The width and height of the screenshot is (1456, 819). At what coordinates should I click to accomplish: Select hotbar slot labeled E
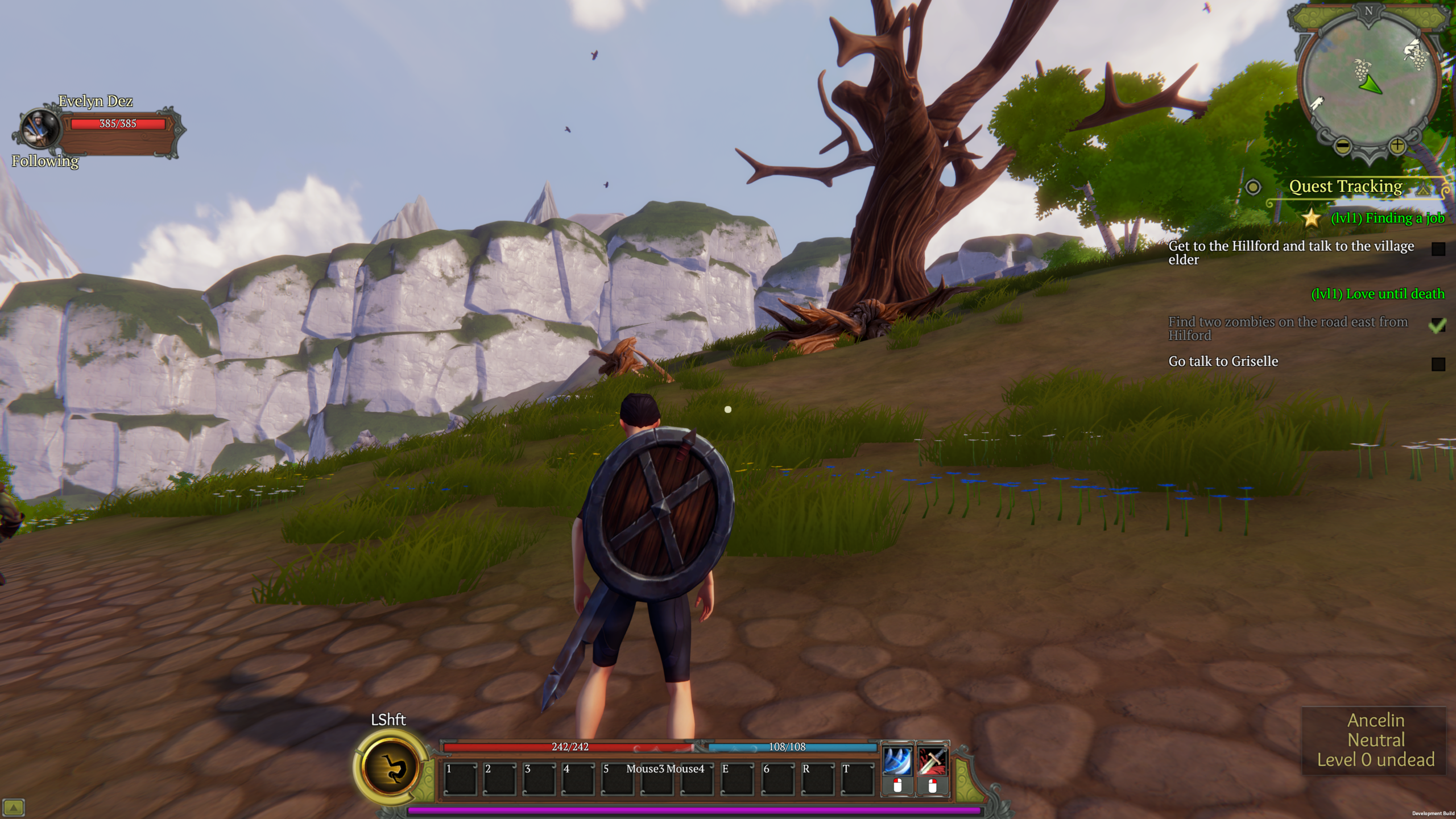(737, 778)
